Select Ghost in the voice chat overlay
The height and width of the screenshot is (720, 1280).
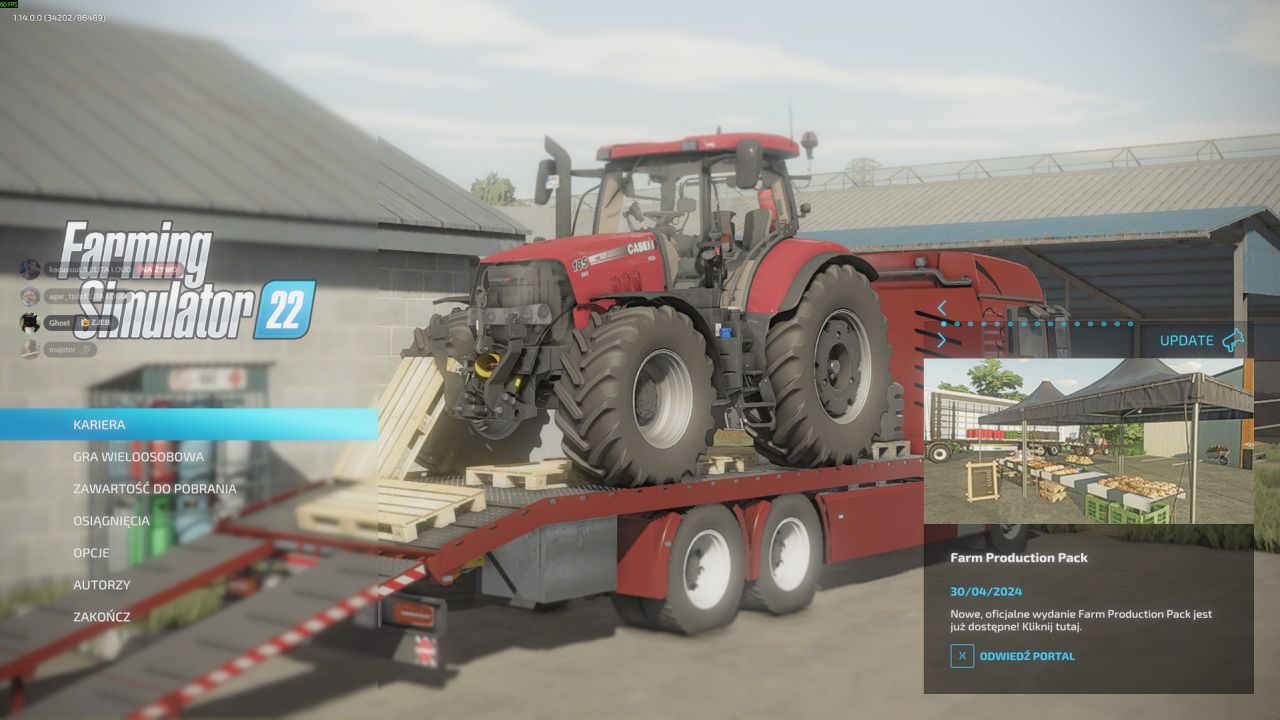[60, 323]
